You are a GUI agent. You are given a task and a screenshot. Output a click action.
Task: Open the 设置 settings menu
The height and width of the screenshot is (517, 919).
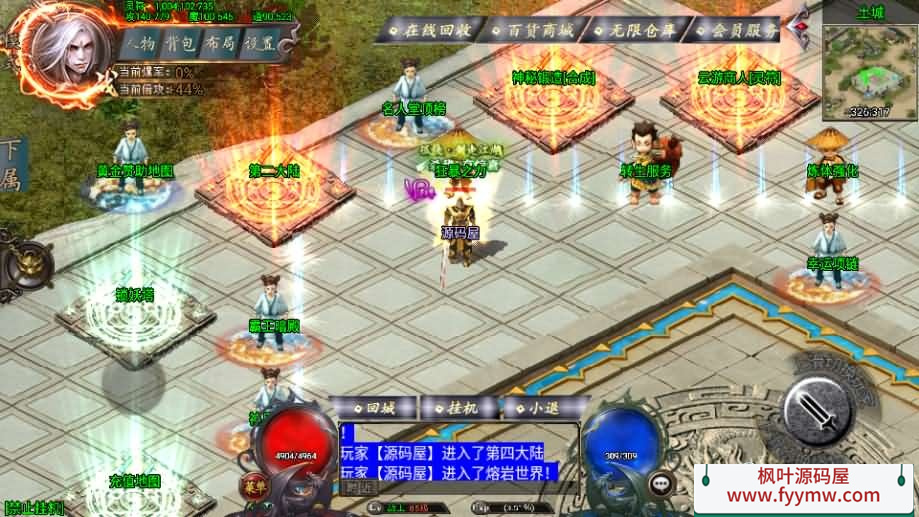point(262,45)
